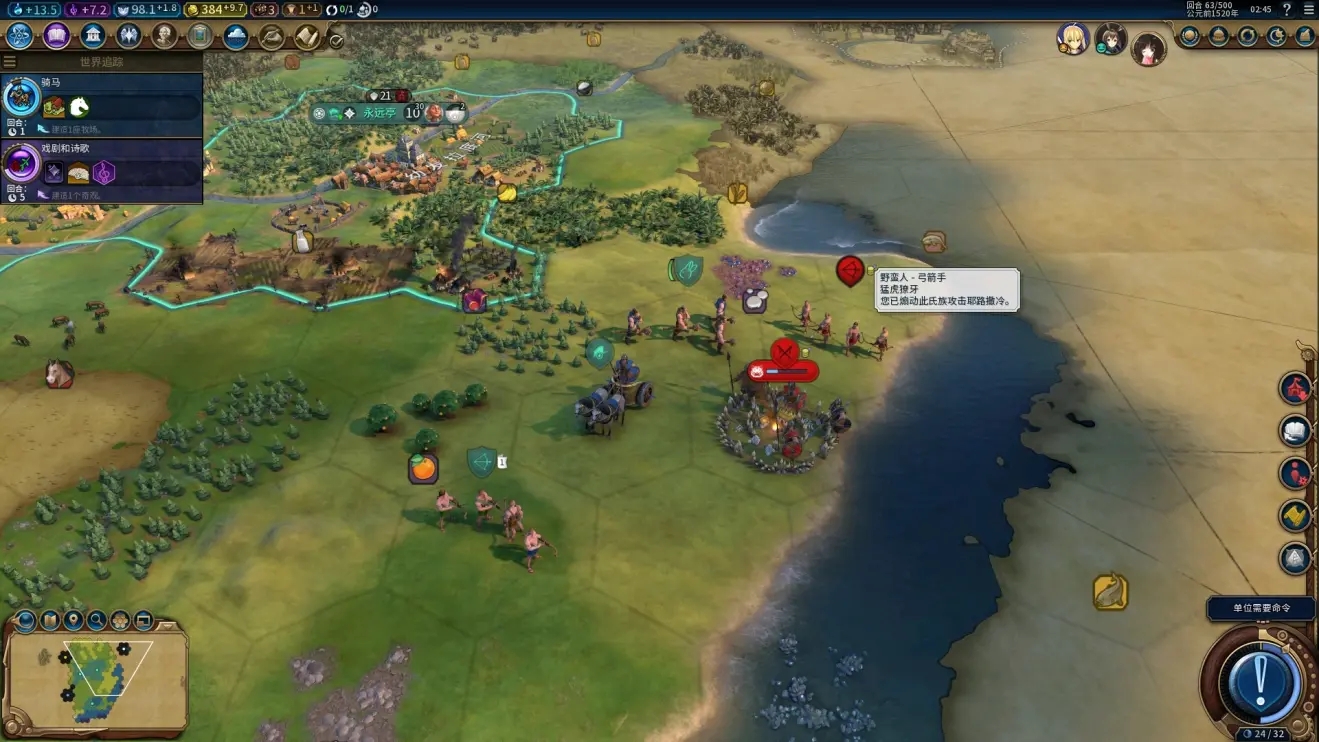The image size is (1319, 742).
Task: Open the world rankings laurel icon
Action: click(1189, 36)
